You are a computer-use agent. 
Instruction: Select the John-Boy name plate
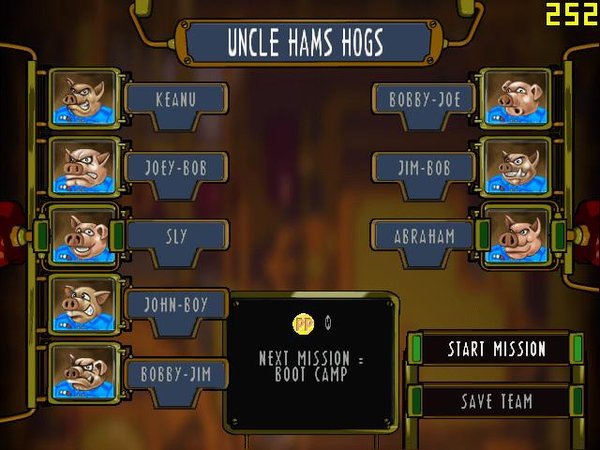click(x=176, y=305)
